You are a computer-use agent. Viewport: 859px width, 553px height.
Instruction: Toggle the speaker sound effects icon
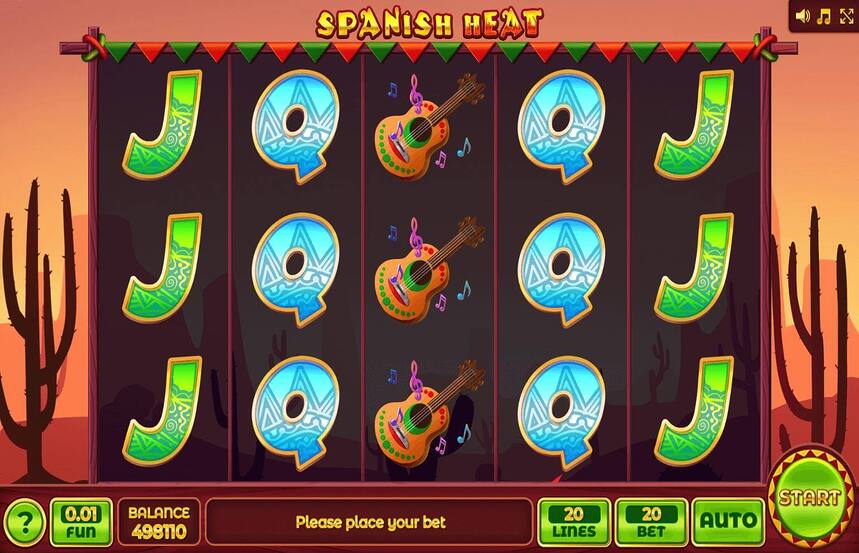tap(803, 16)
